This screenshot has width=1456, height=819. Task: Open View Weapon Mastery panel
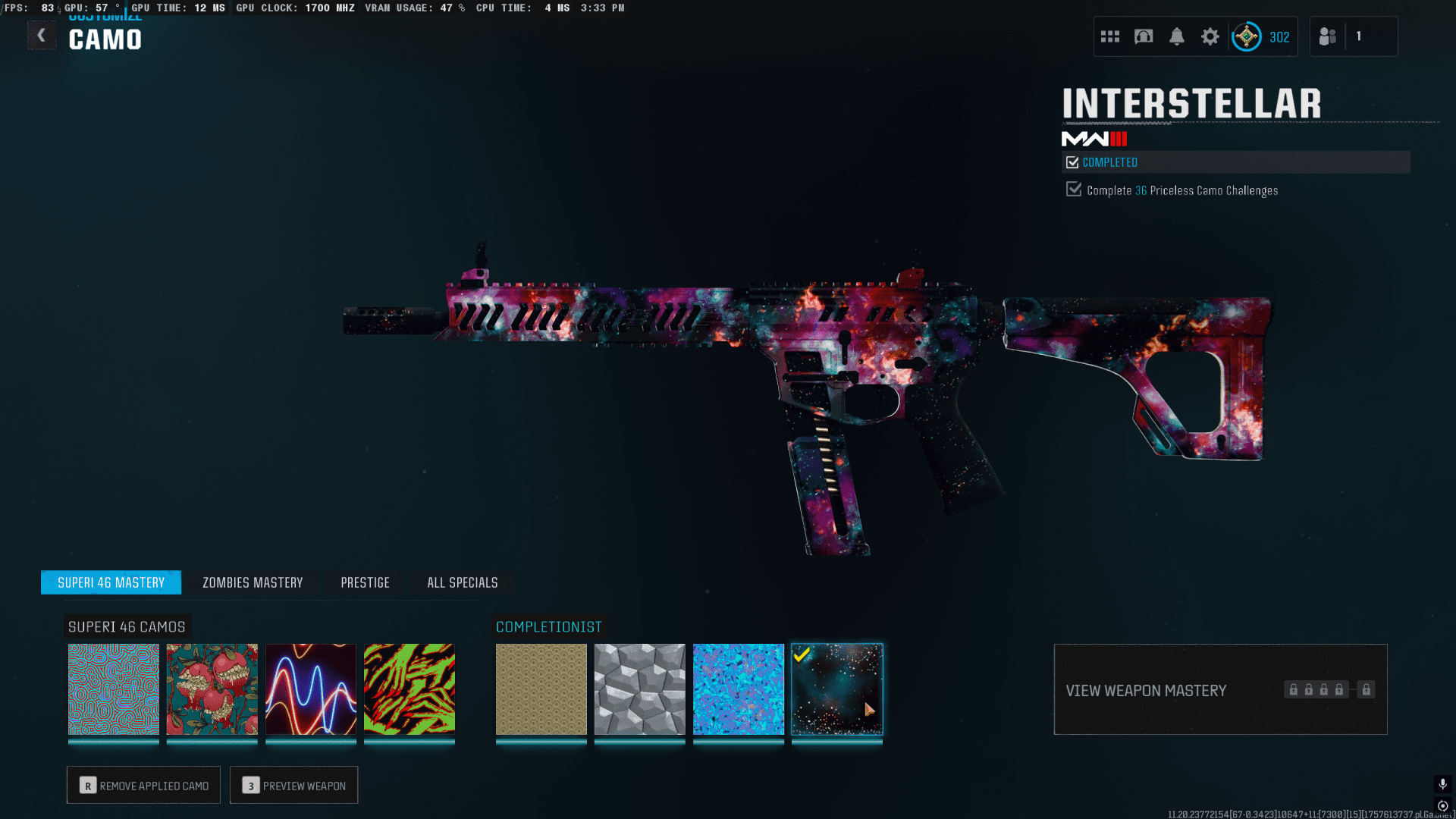(x=1220, y=689)
